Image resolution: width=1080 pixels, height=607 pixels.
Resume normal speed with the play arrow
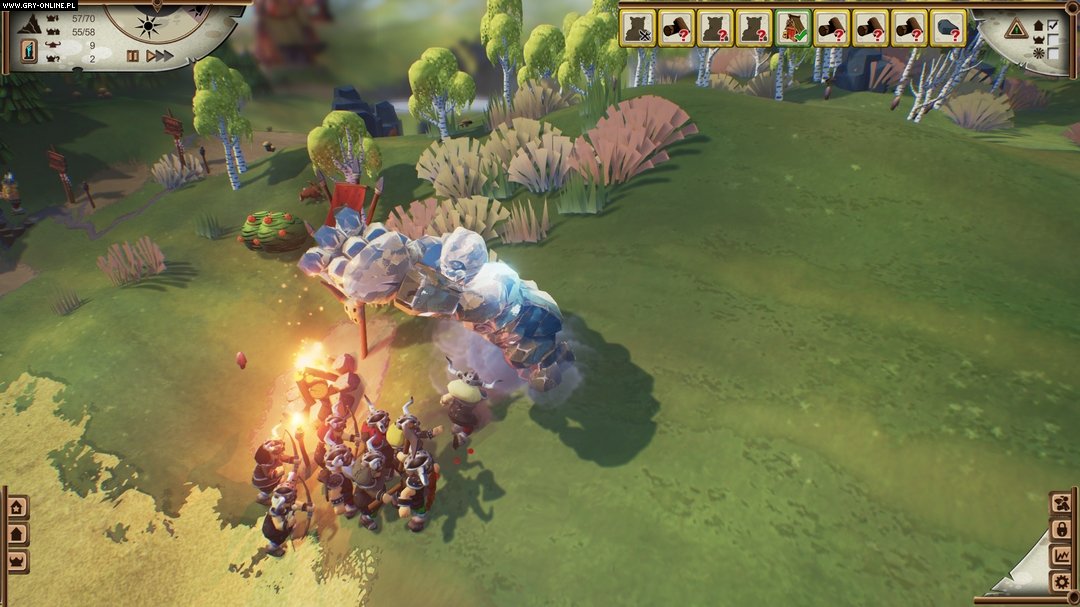pos(150,56)
